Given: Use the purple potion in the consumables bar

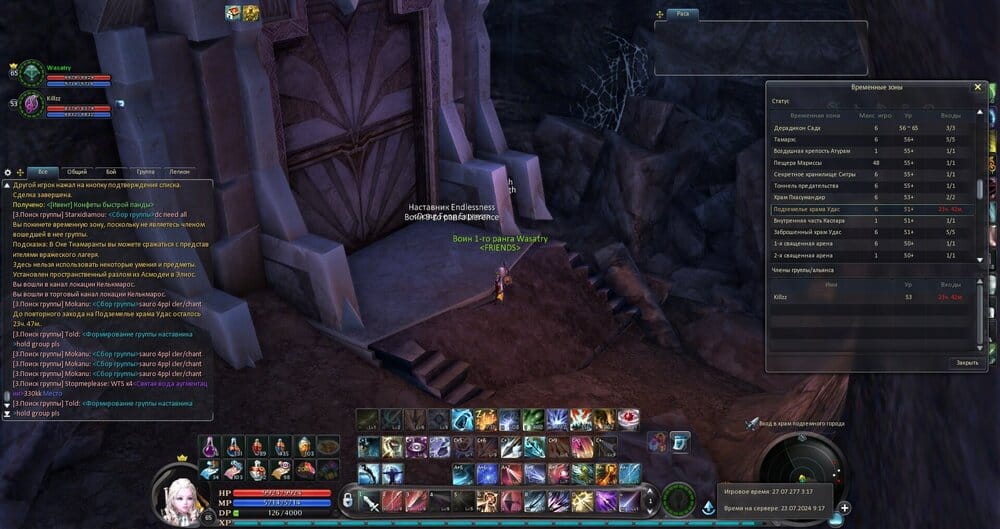Looking at the screenshot, I should pyautogui.click(x=211, y=447).
